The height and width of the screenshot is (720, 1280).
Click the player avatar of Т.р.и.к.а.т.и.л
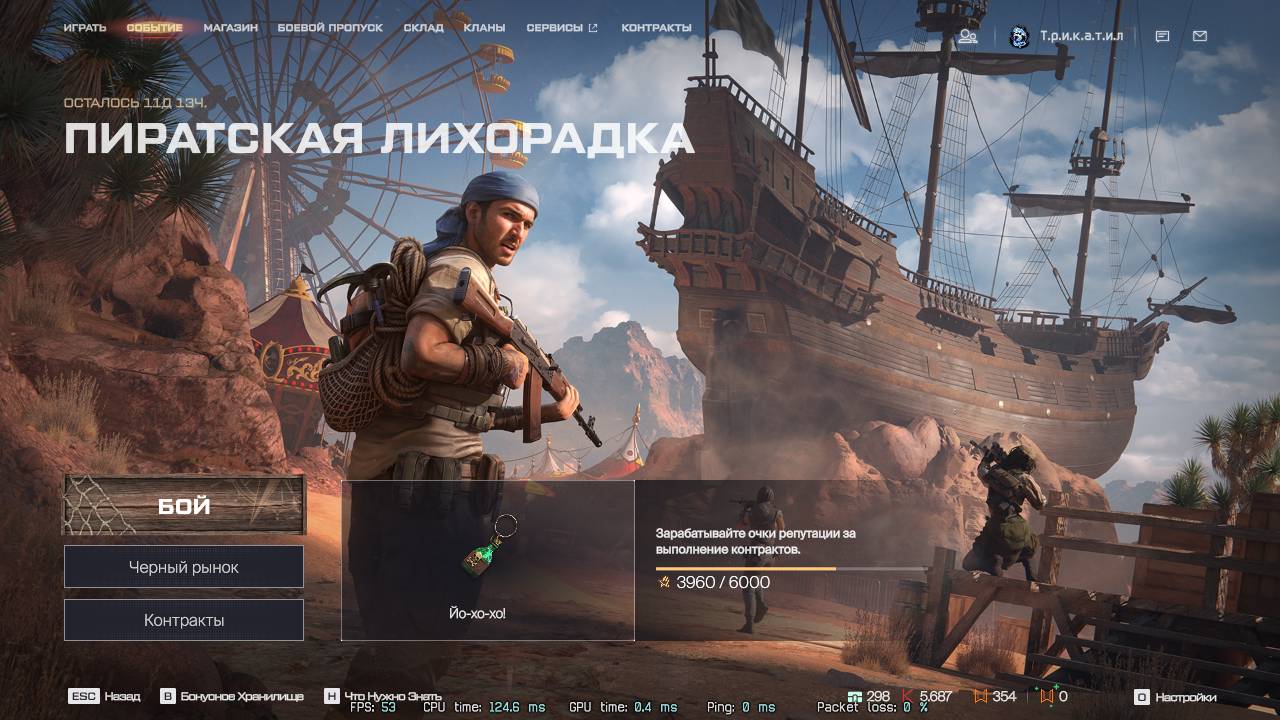point(1019,36)
